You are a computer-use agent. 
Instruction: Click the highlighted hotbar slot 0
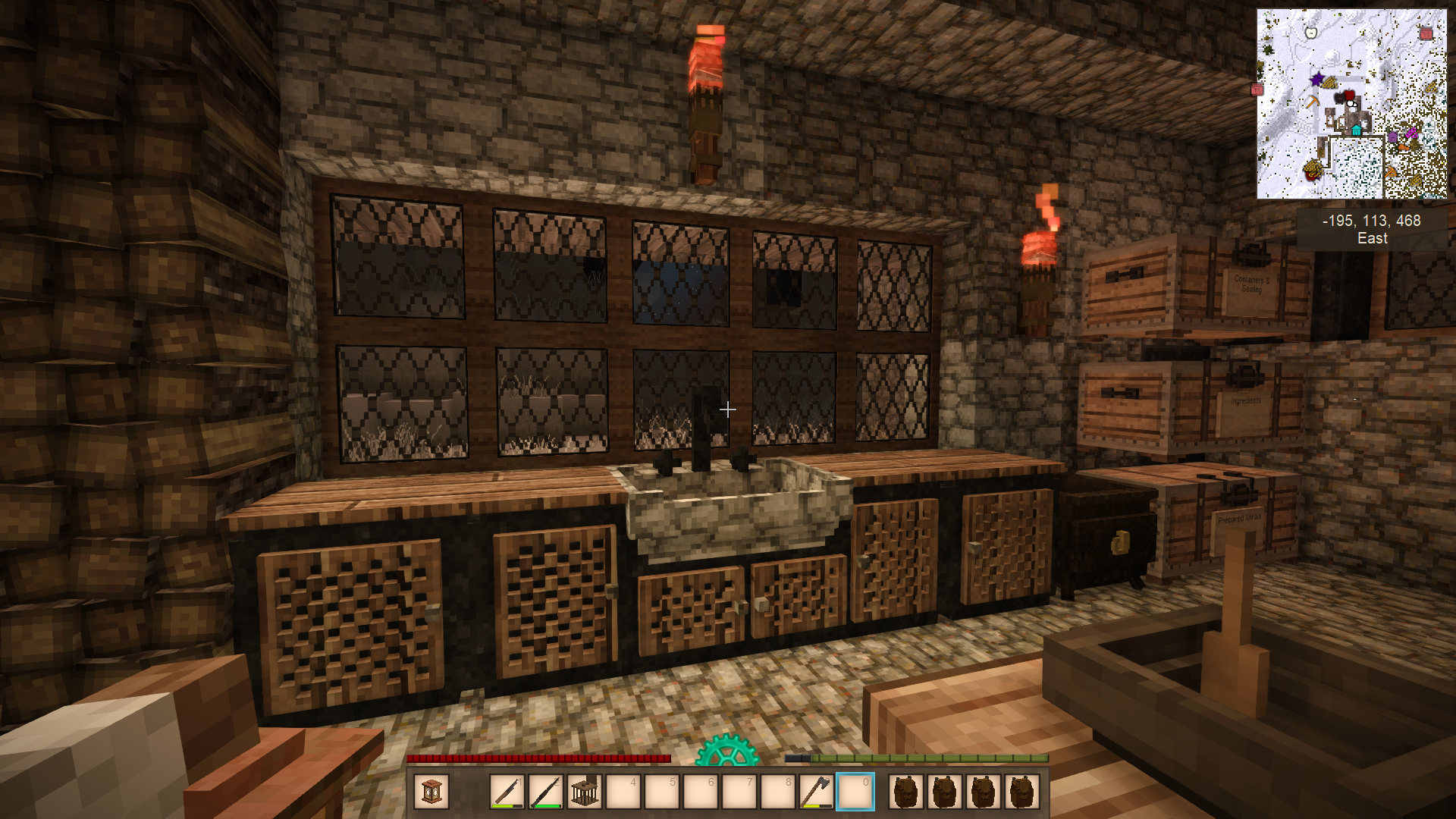(855, 792)
